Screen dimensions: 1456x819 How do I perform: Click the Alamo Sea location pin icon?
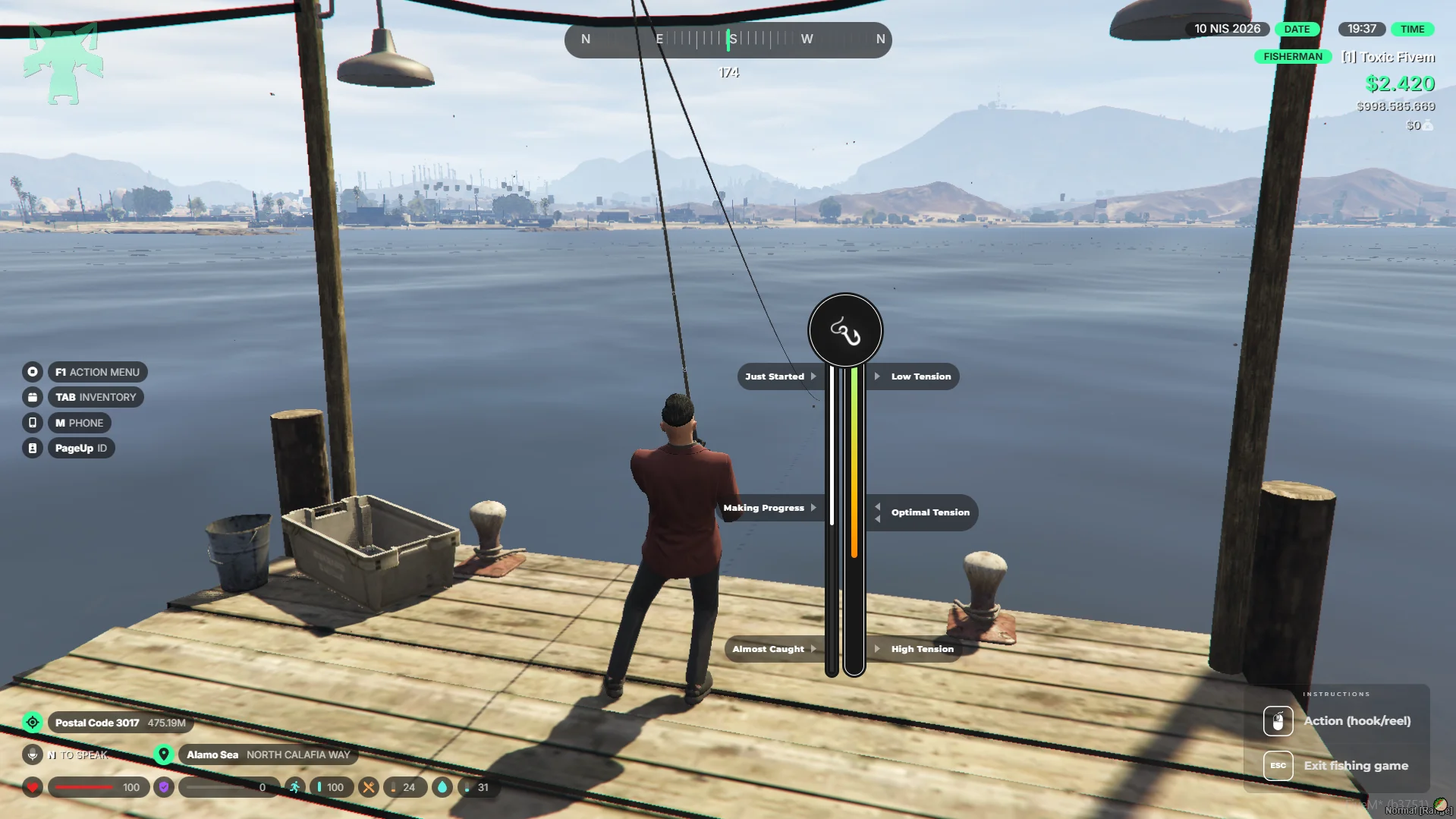tap(163, 754)
